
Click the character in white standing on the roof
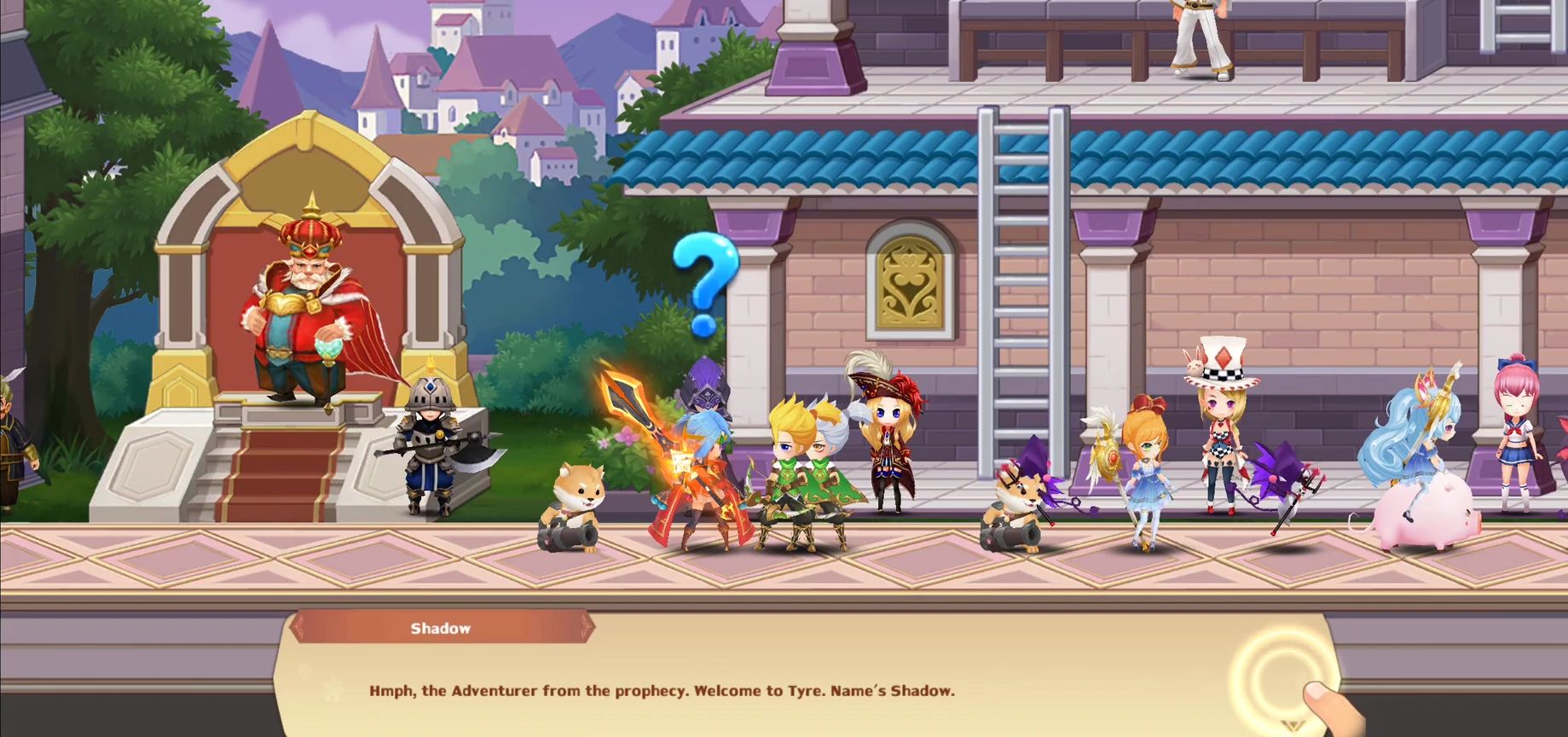tap(1201, 34)
